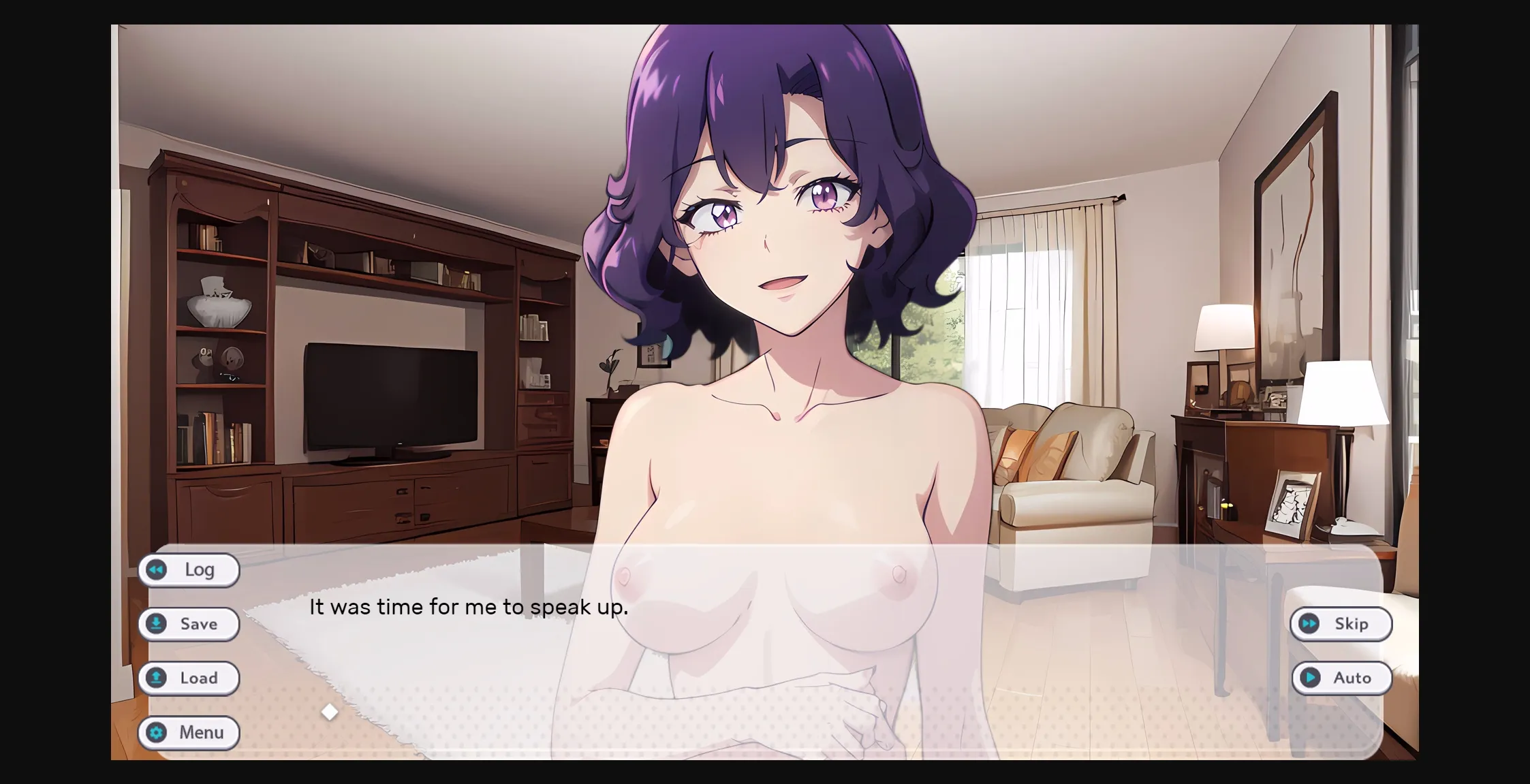Open the save file screen
The height and width of the screenshot is (784, 1530).
(x=189, y=624)
